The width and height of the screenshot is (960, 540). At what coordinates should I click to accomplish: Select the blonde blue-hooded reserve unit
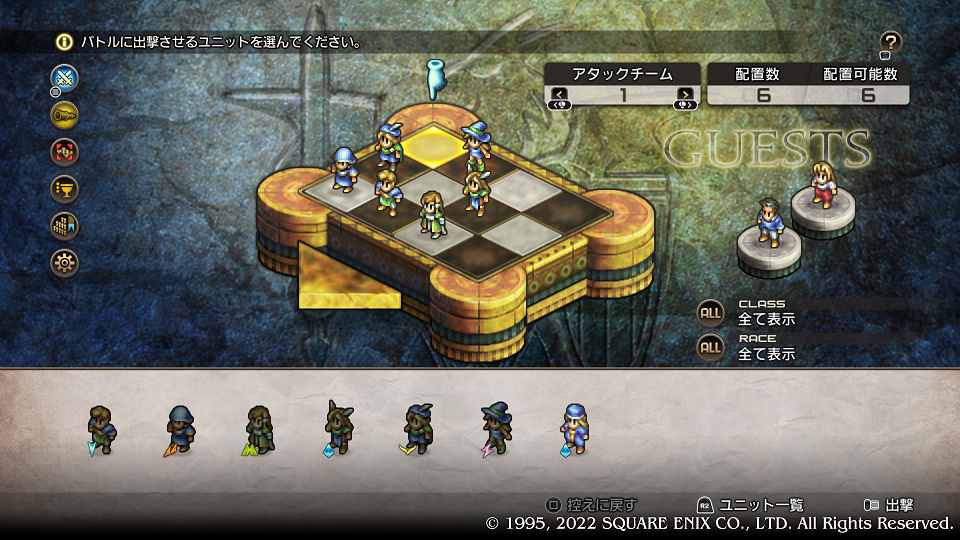573,428
